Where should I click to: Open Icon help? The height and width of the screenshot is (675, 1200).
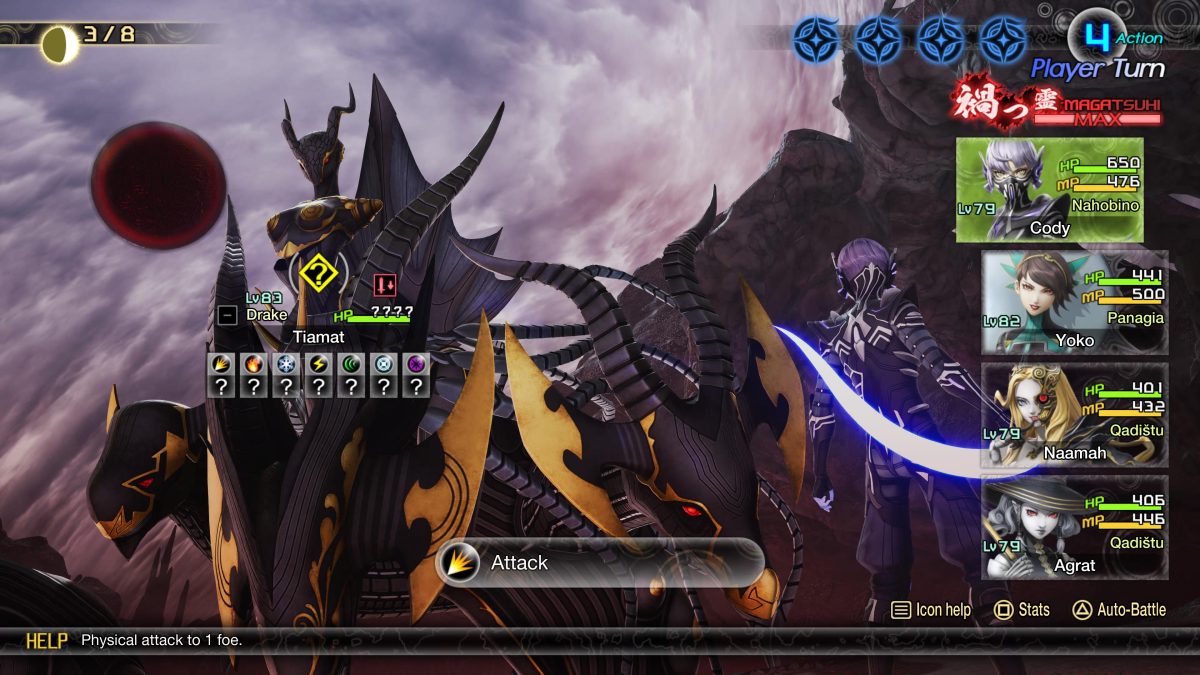tap(931, 609)
